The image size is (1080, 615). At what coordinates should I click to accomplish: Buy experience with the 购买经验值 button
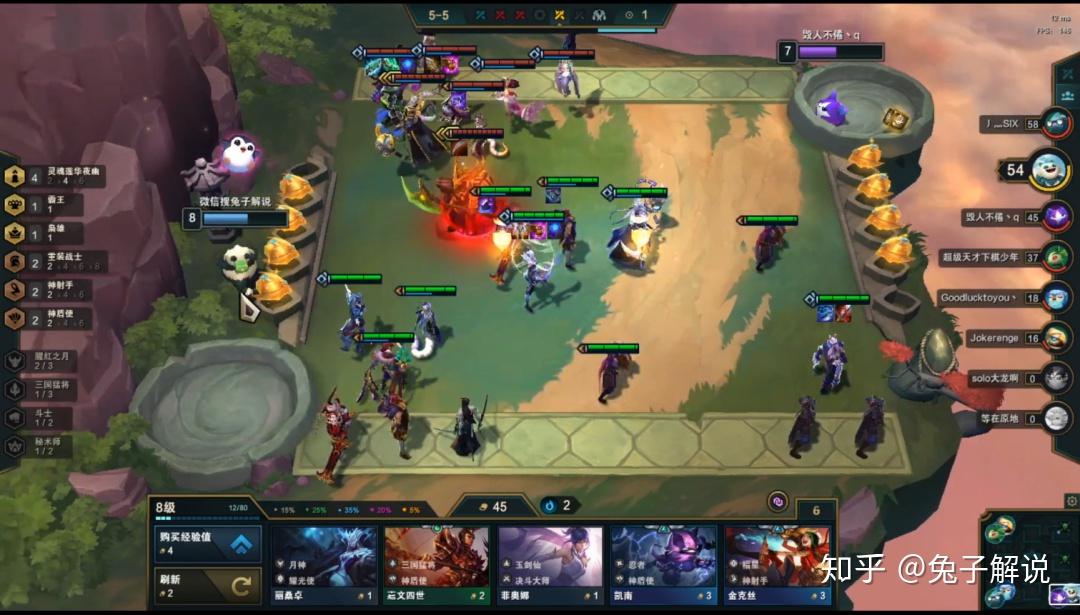pos(206,545)
